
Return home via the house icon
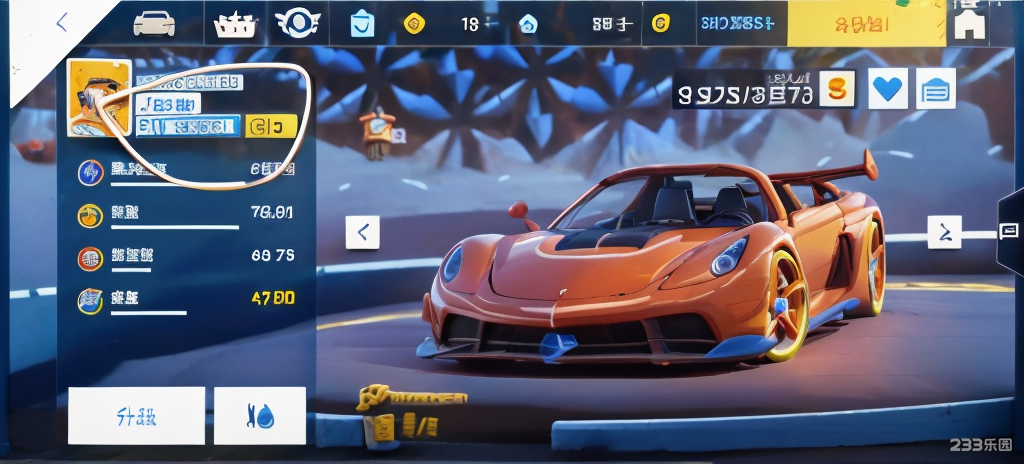point(969,24)
